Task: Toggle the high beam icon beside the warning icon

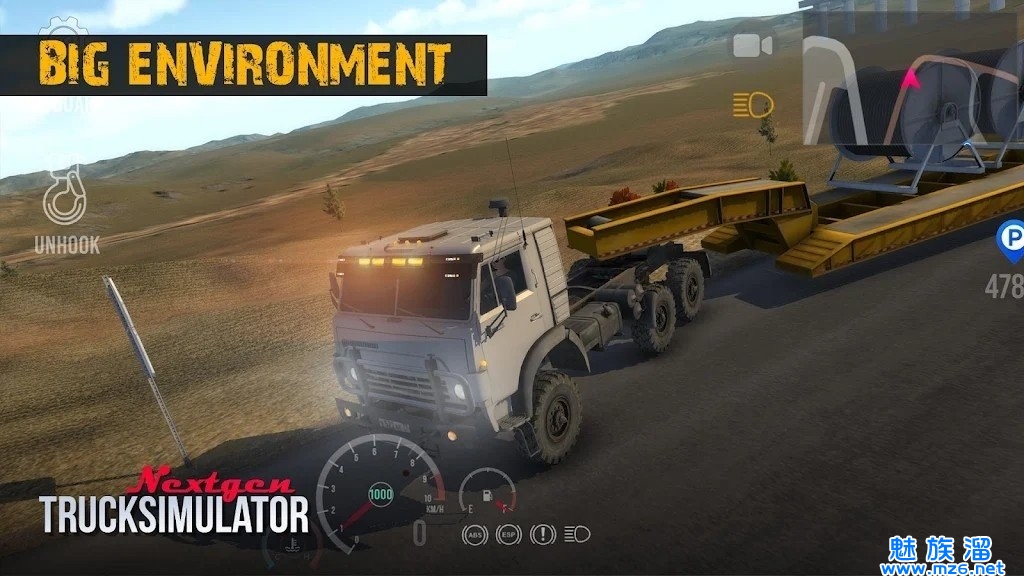Action: click(577, 535)
